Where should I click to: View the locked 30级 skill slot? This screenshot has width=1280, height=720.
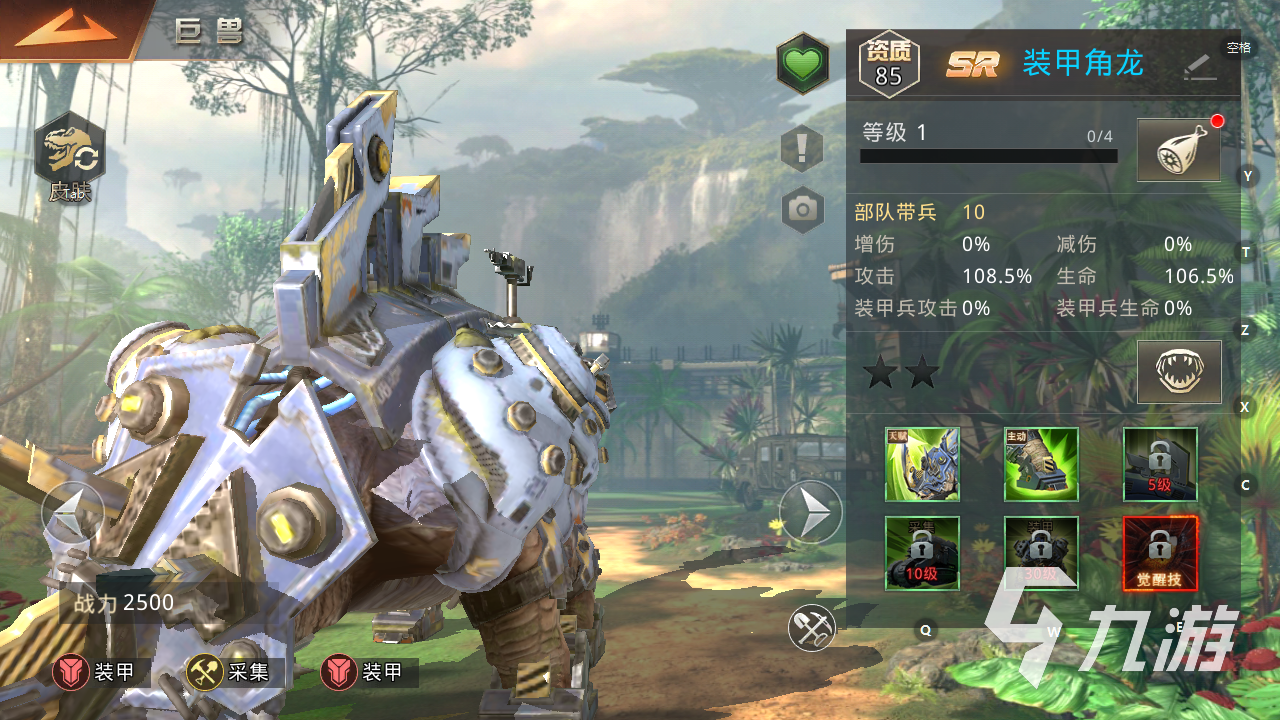(1041, 553)
